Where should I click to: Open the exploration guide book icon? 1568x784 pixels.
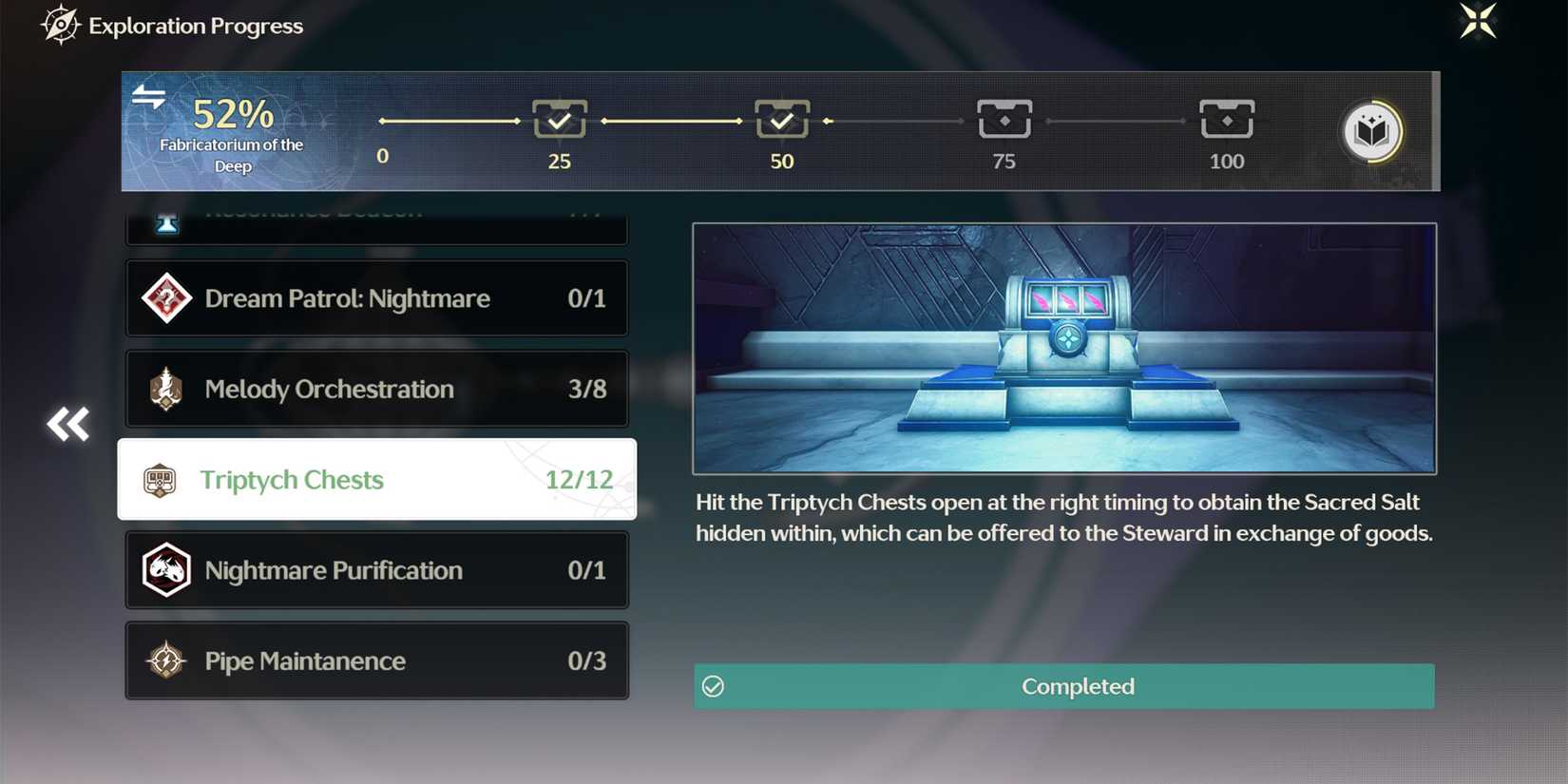1368,132
